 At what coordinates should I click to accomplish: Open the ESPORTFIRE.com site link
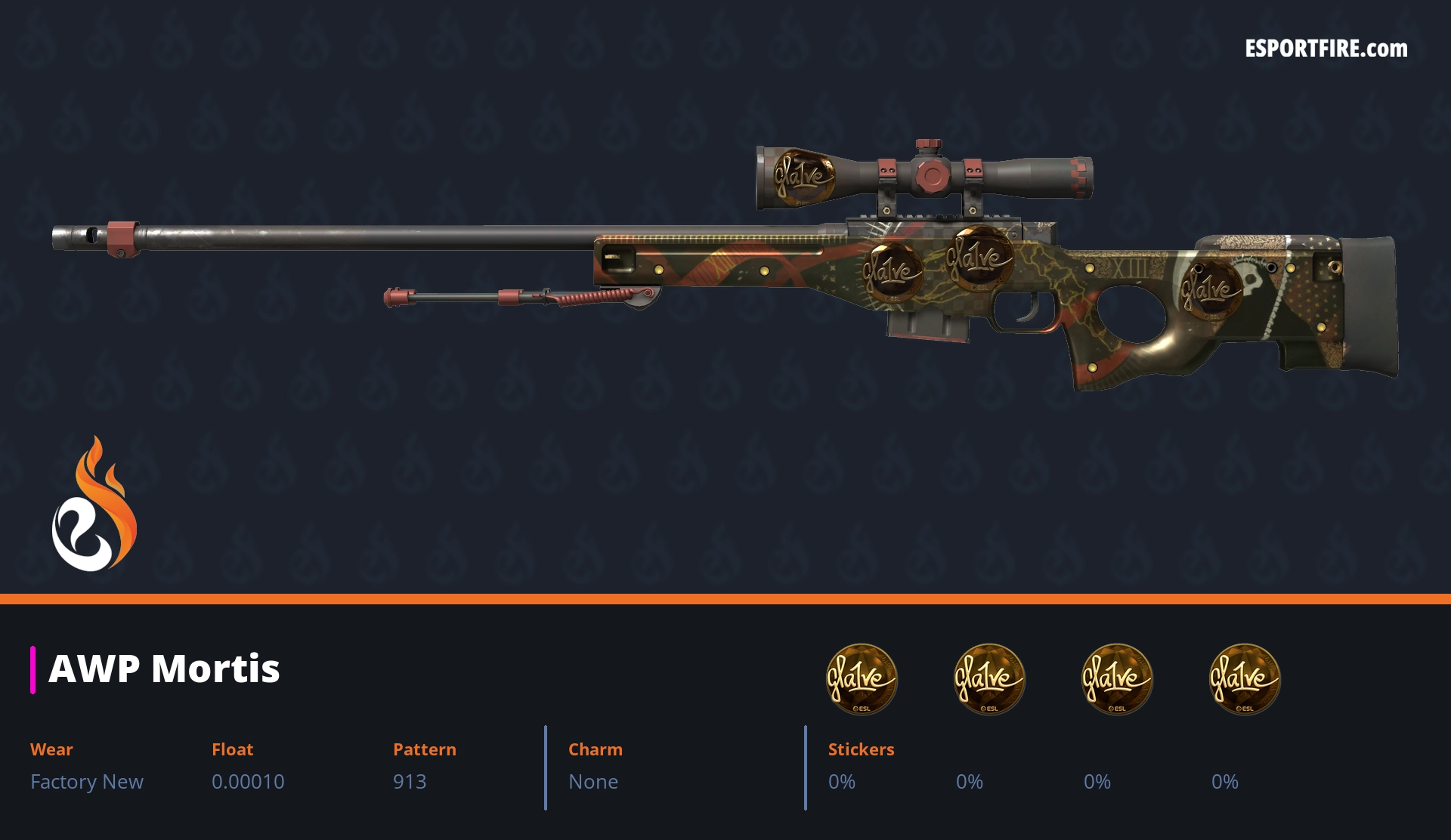coord(1326,49)
